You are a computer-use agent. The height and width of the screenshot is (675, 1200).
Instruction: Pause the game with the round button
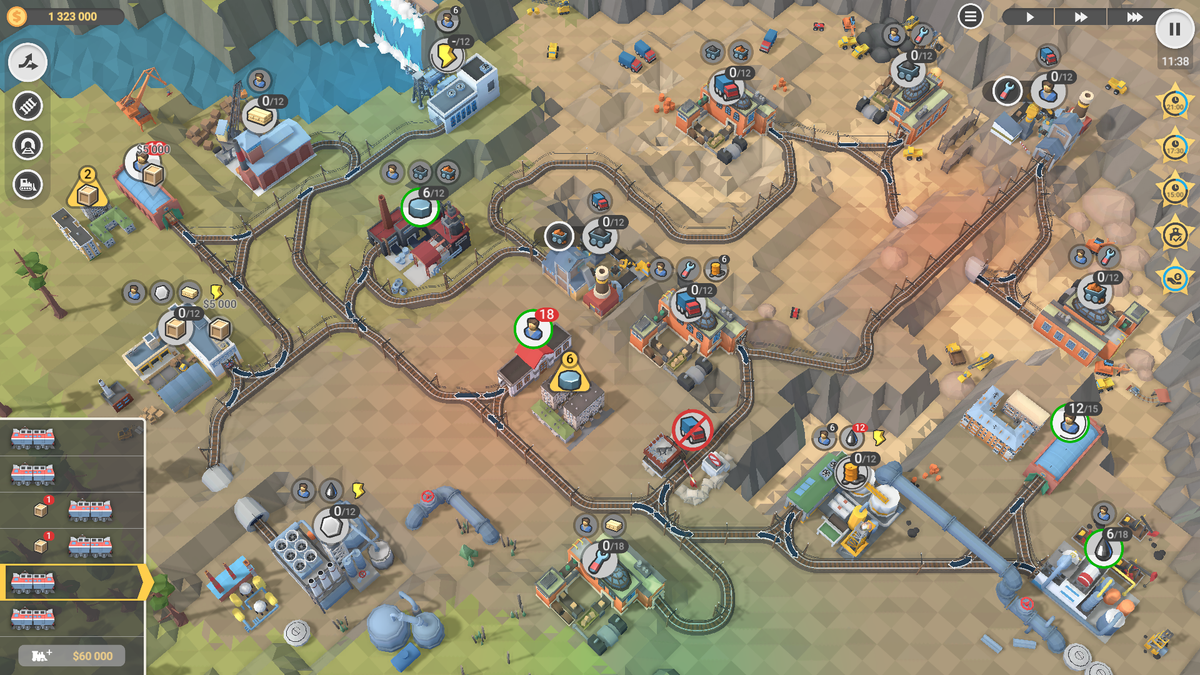click(x=1174, y=28)
